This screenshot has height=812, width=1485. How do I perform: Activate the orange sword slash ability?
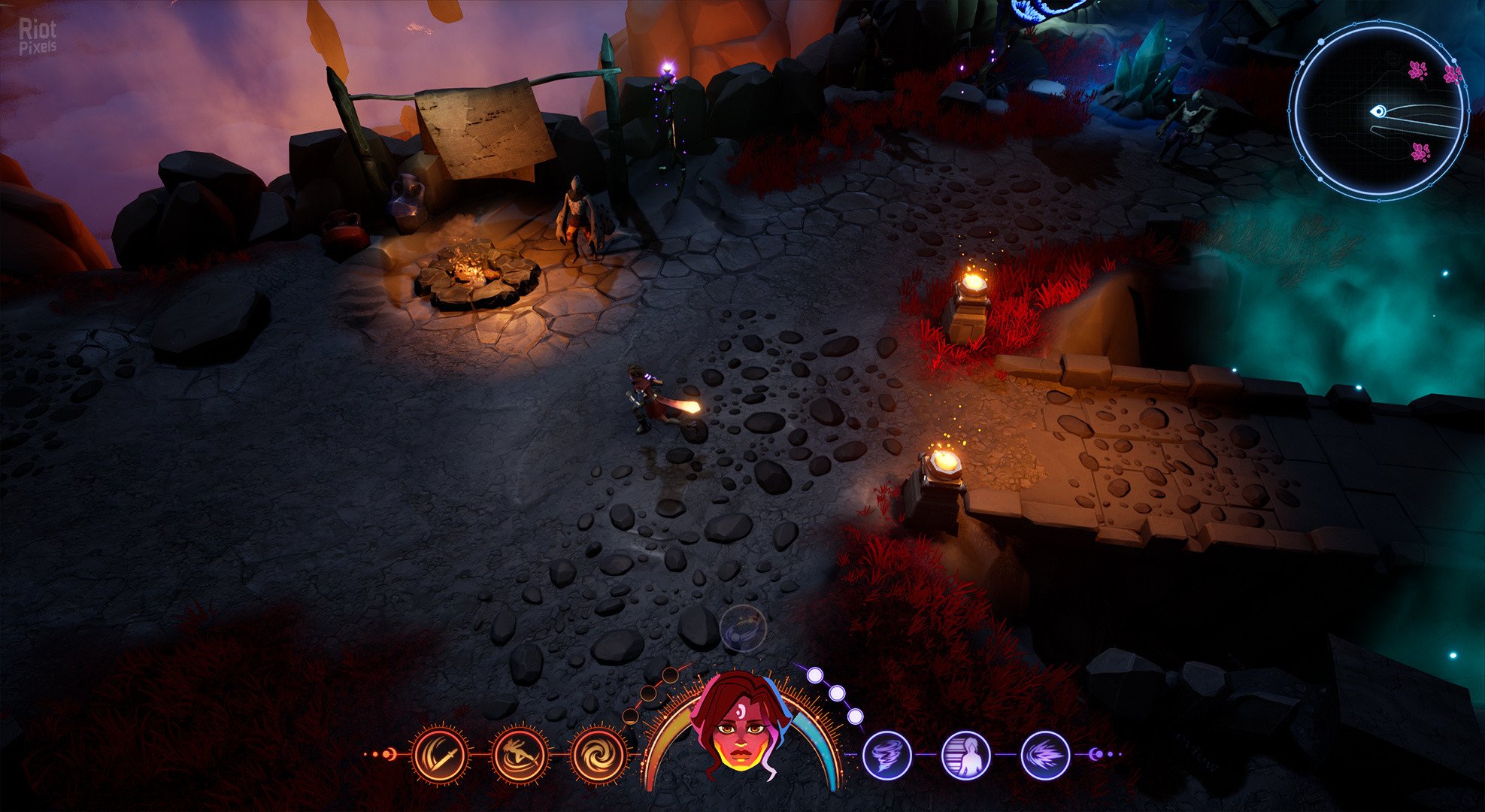[440, 754]
